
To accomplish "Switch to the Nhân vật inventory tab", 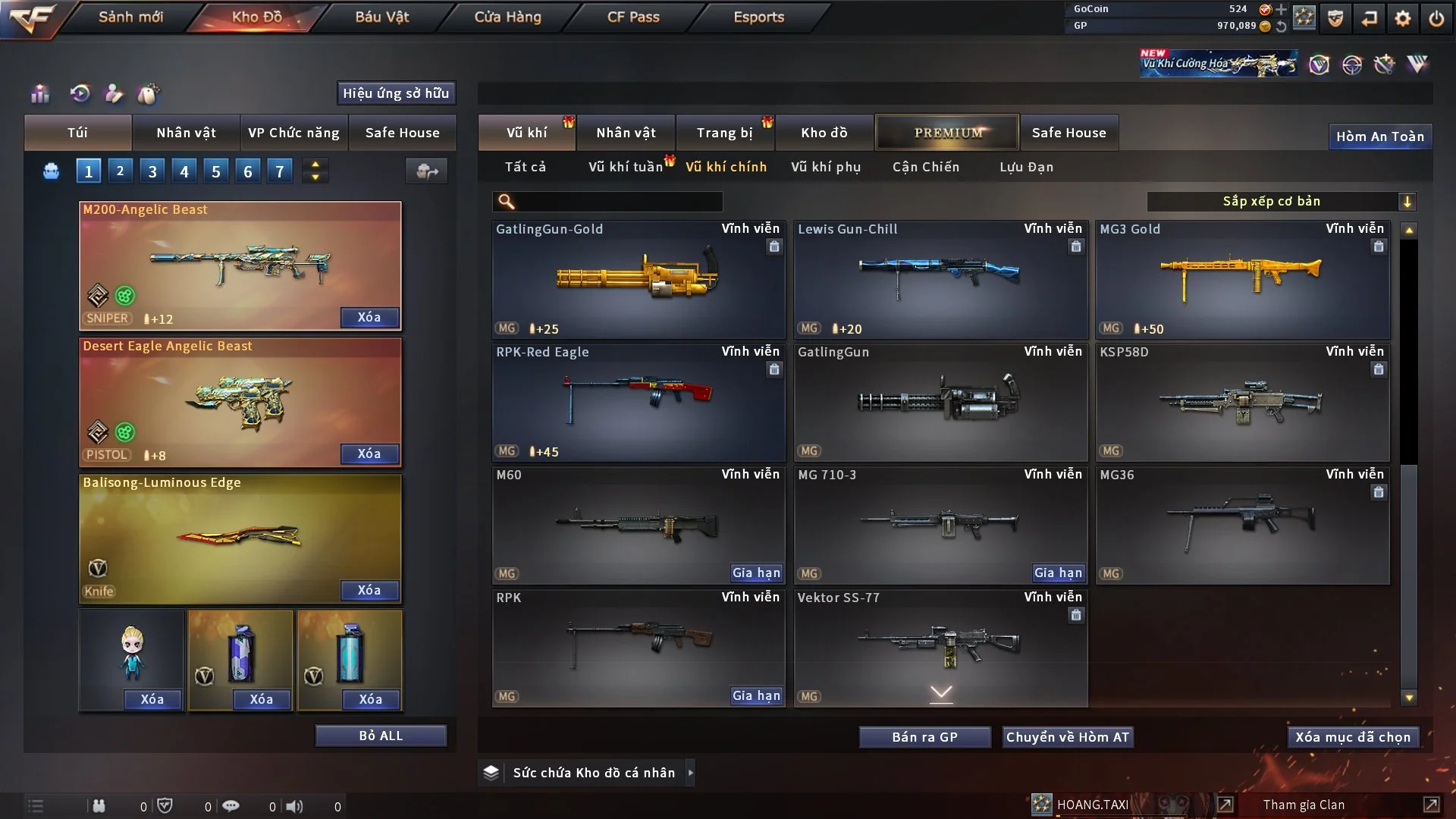I will point(626,133).
